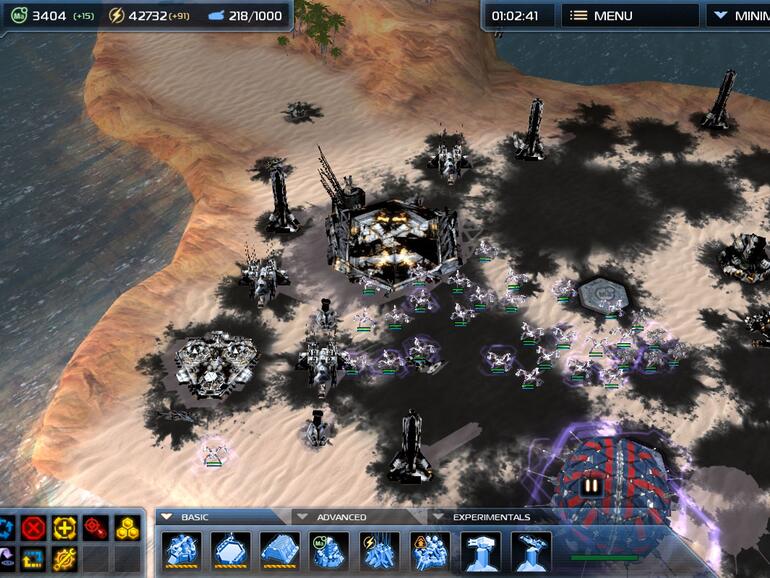Viewport: 770px width, 578px height.
Task: Build the first tower turret icon
Action: click(x=481, y=551)
